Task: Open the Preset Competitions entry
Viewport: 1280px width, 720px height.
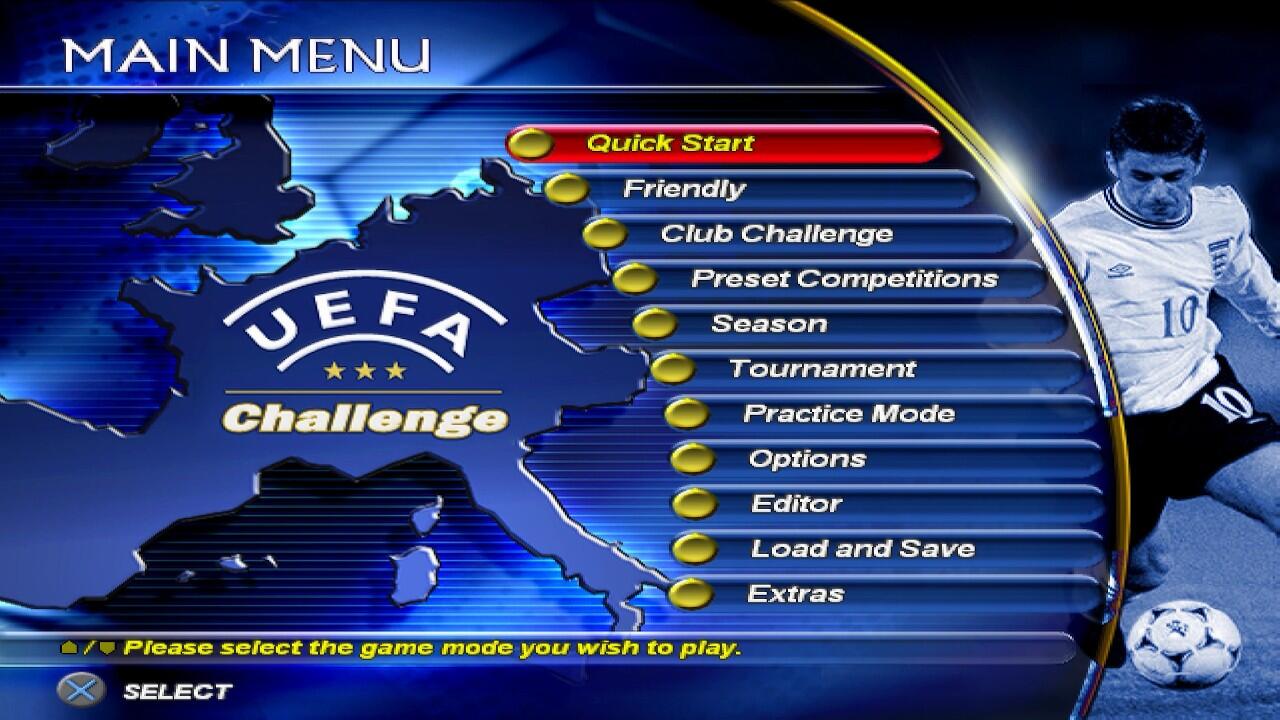Action: [x=844, y=278]
